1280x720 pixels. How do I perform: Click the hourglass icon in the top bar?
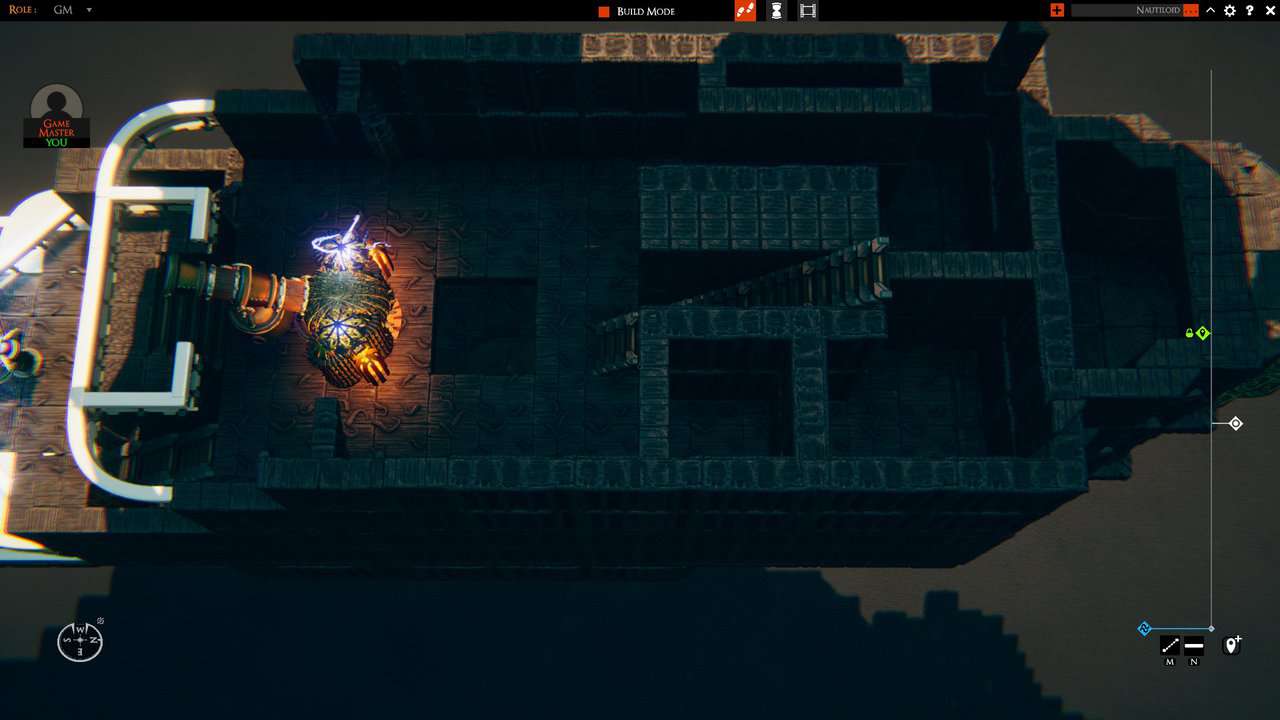pyautogui.click(x=776, y=10)
